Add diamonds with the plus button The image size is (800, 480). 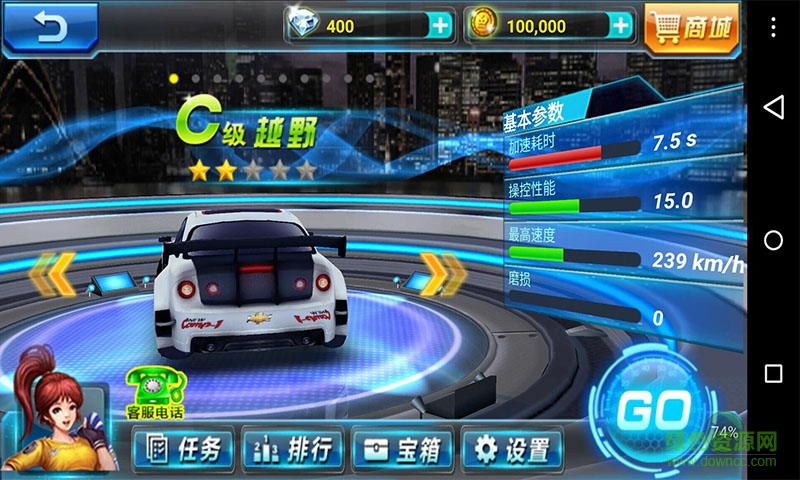[439, 26]
